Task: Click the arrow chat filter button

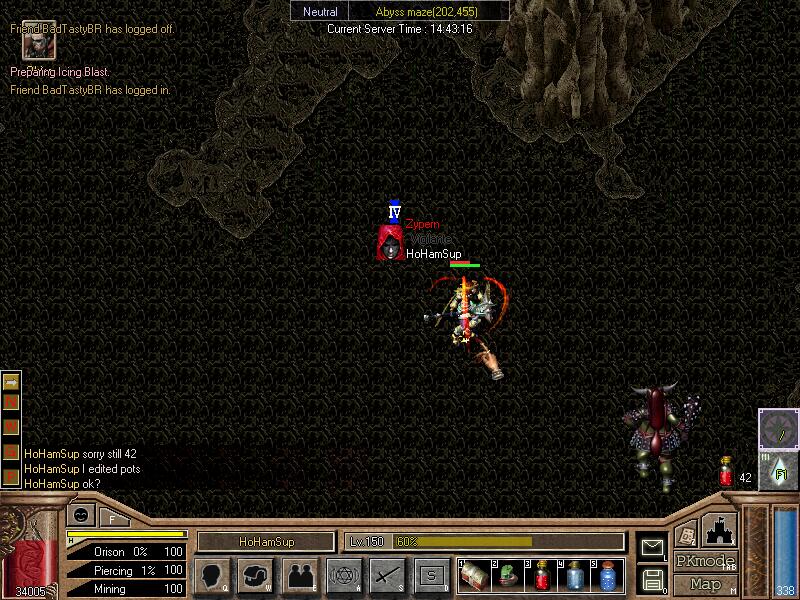Action: click(x=11, y=382)
